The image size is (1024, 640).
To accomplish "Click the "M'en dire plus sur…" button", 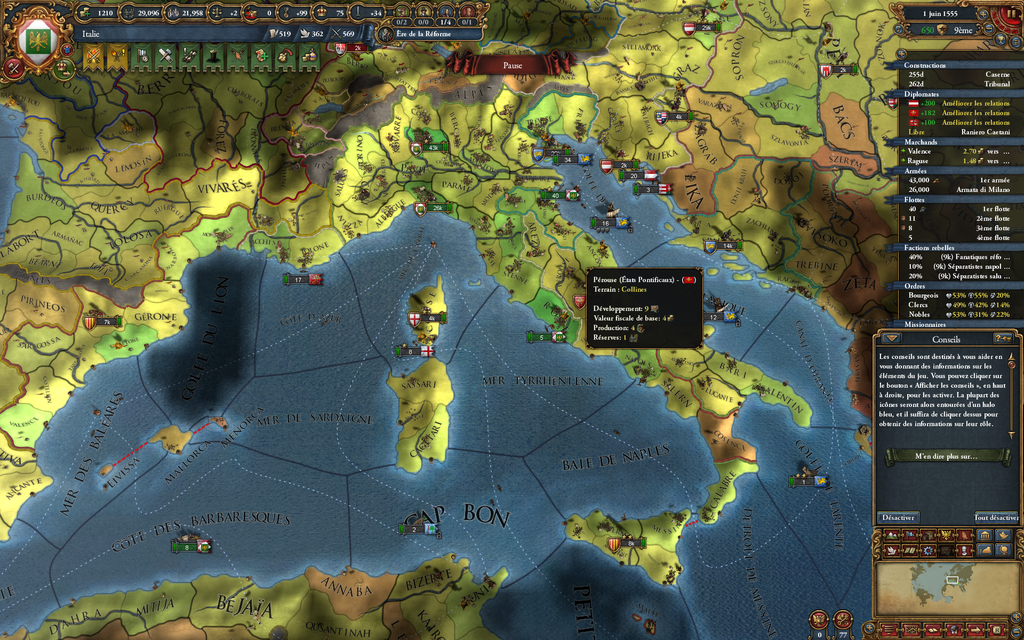I will [947, 456].
